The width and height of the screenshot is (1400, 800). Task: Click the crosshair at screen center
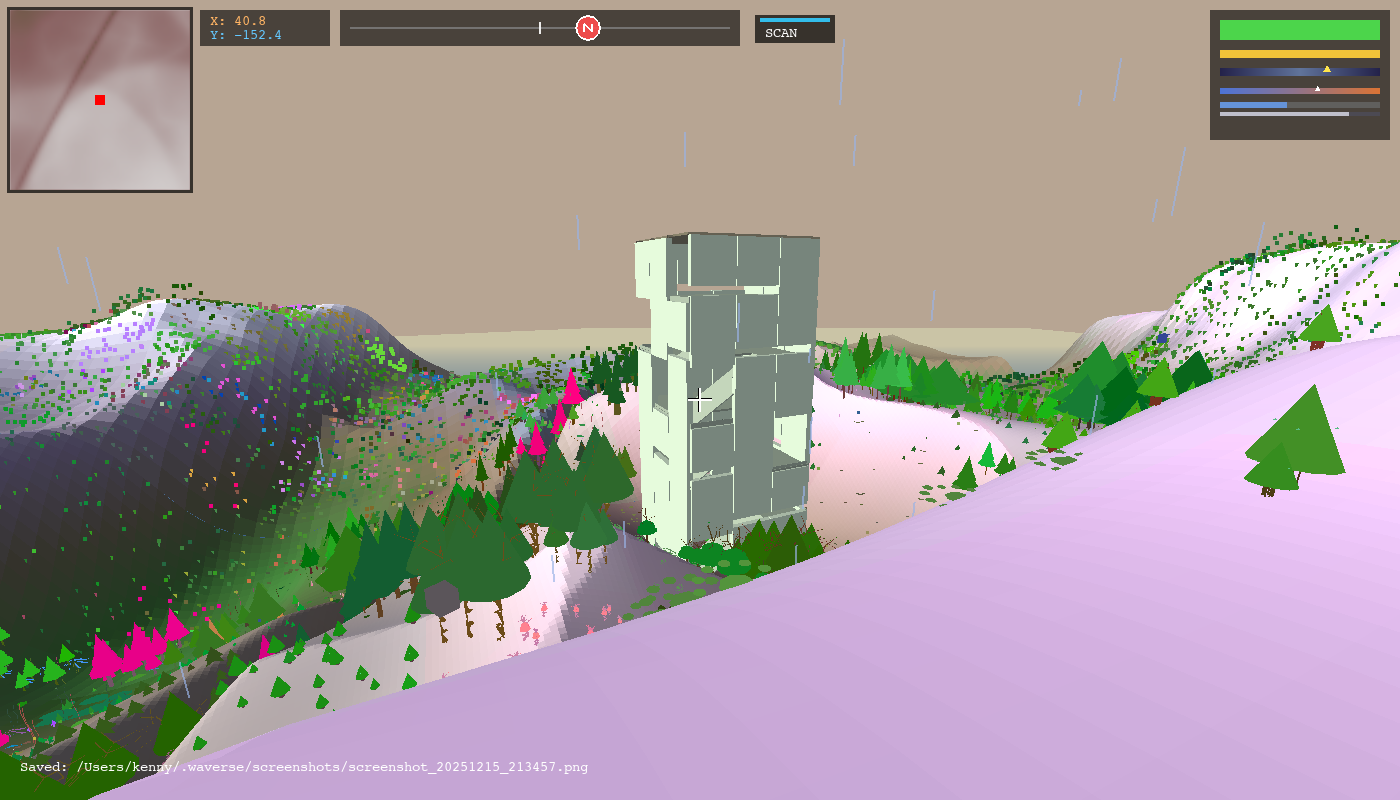[x=700, y=400]
